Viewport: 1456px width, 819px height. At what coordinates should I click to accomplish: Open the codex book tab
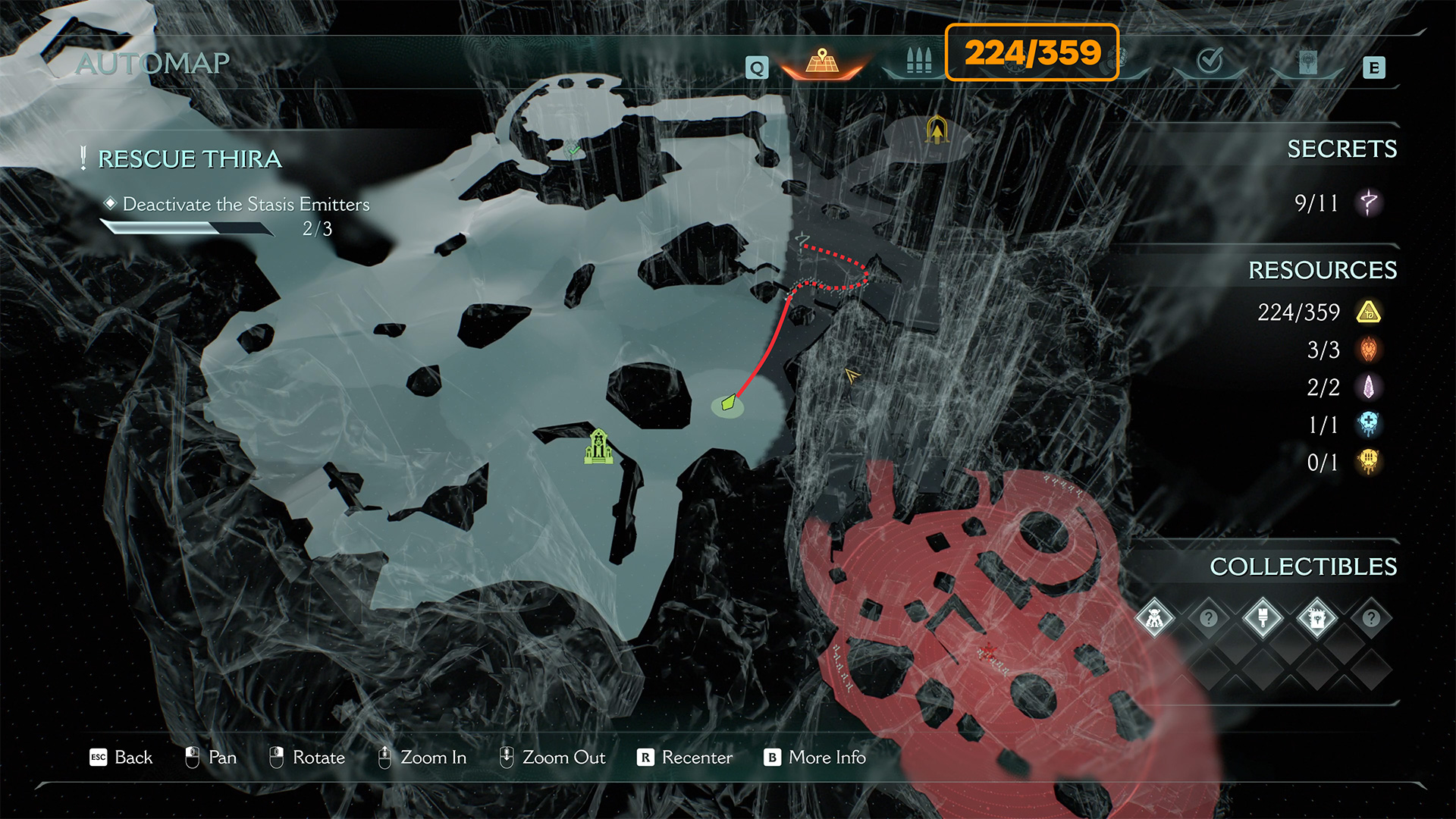click(x=1307, y=62)
